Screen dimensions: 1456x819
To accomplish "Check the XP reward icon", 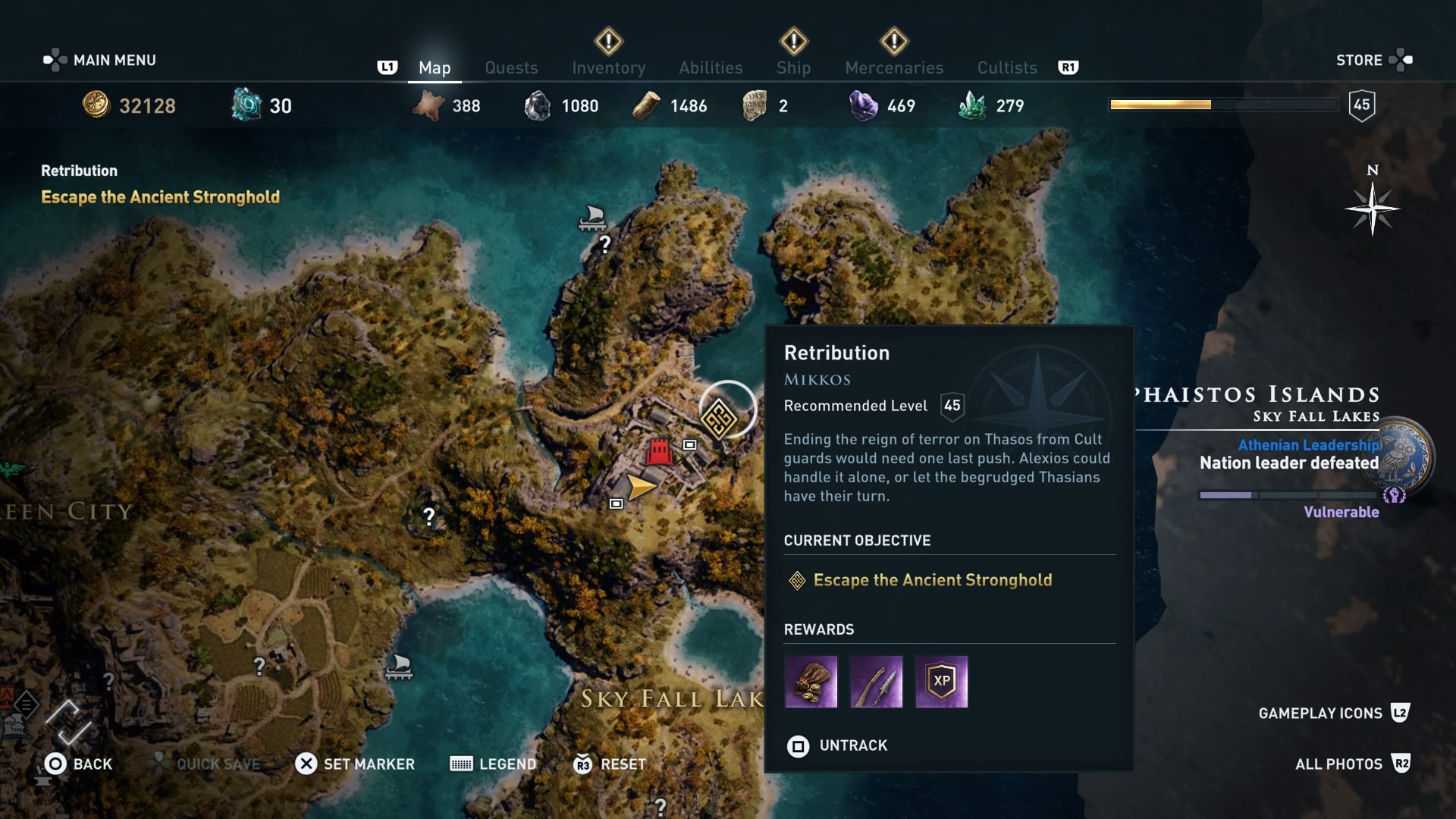I will [x=941, y=682].
